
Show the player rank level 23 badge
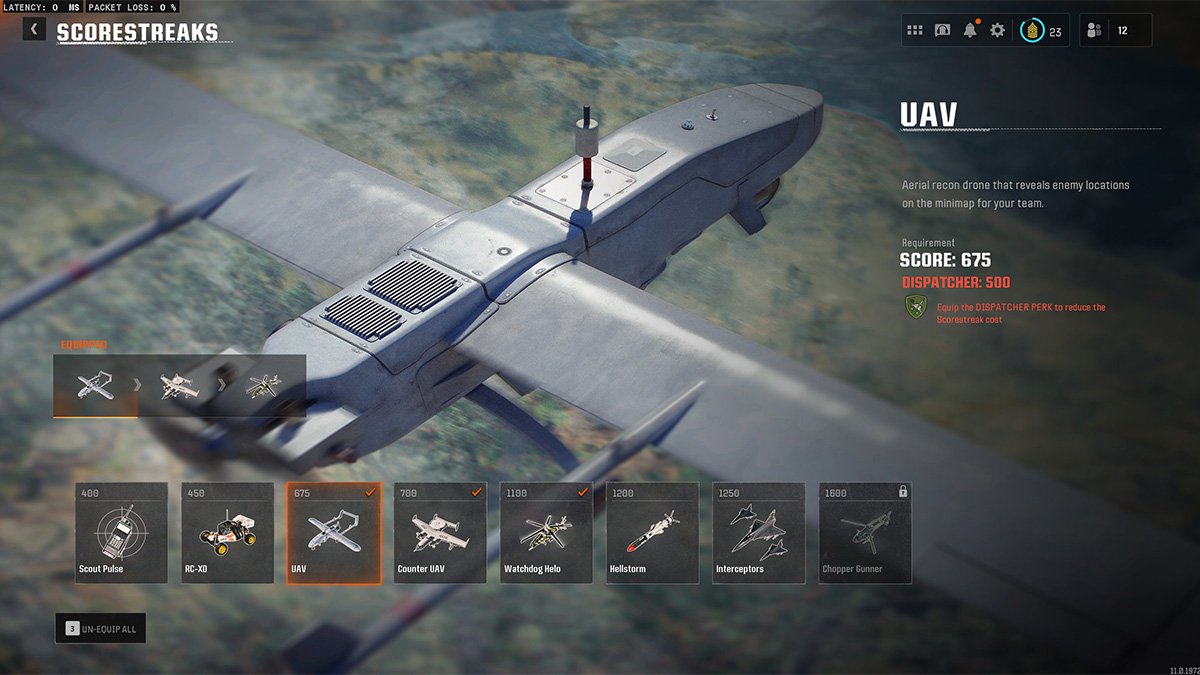click(1041, 31)
